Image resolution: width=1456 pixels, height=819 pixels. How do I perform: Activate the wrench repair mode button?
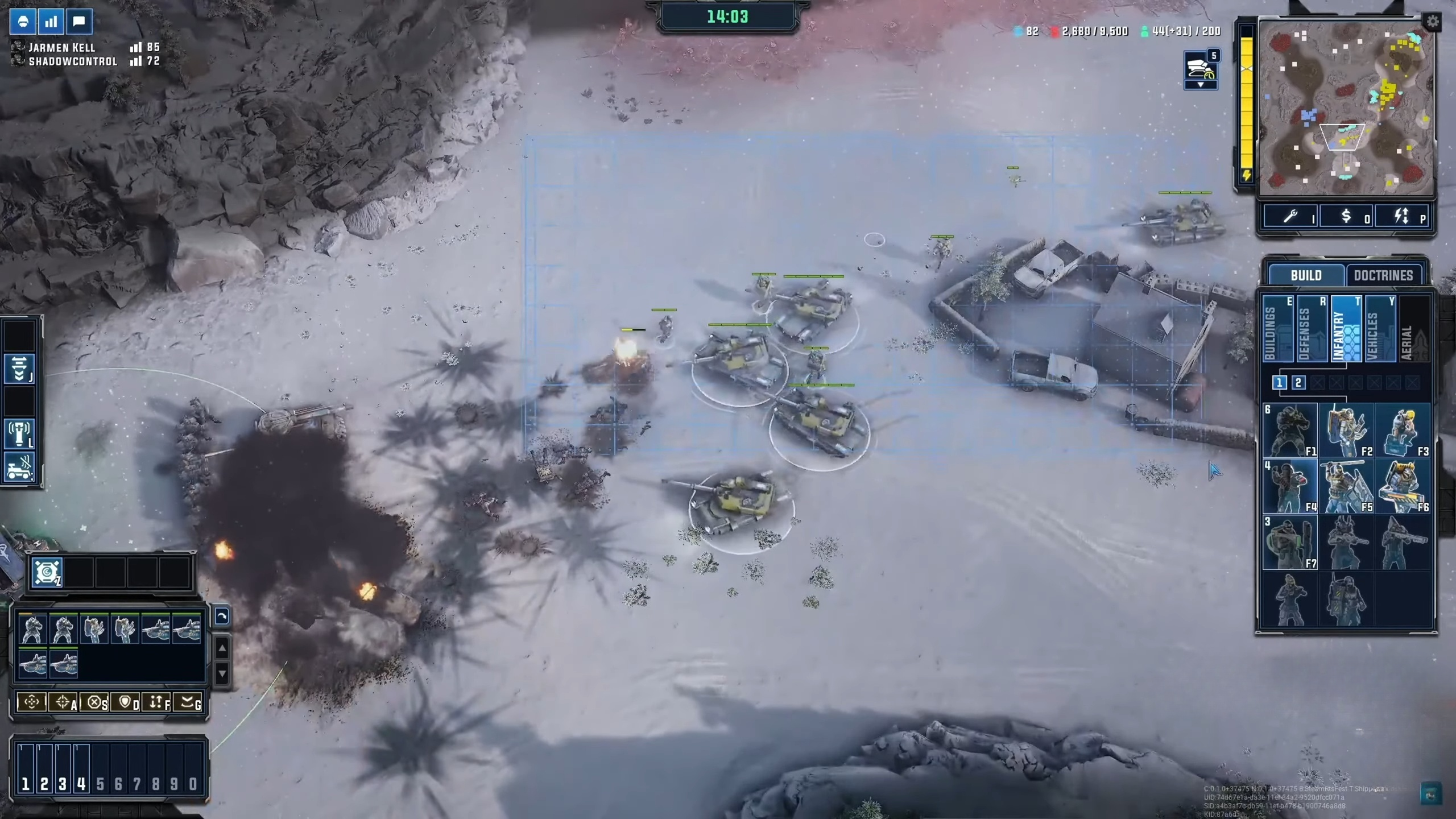tap(1290, 216)
